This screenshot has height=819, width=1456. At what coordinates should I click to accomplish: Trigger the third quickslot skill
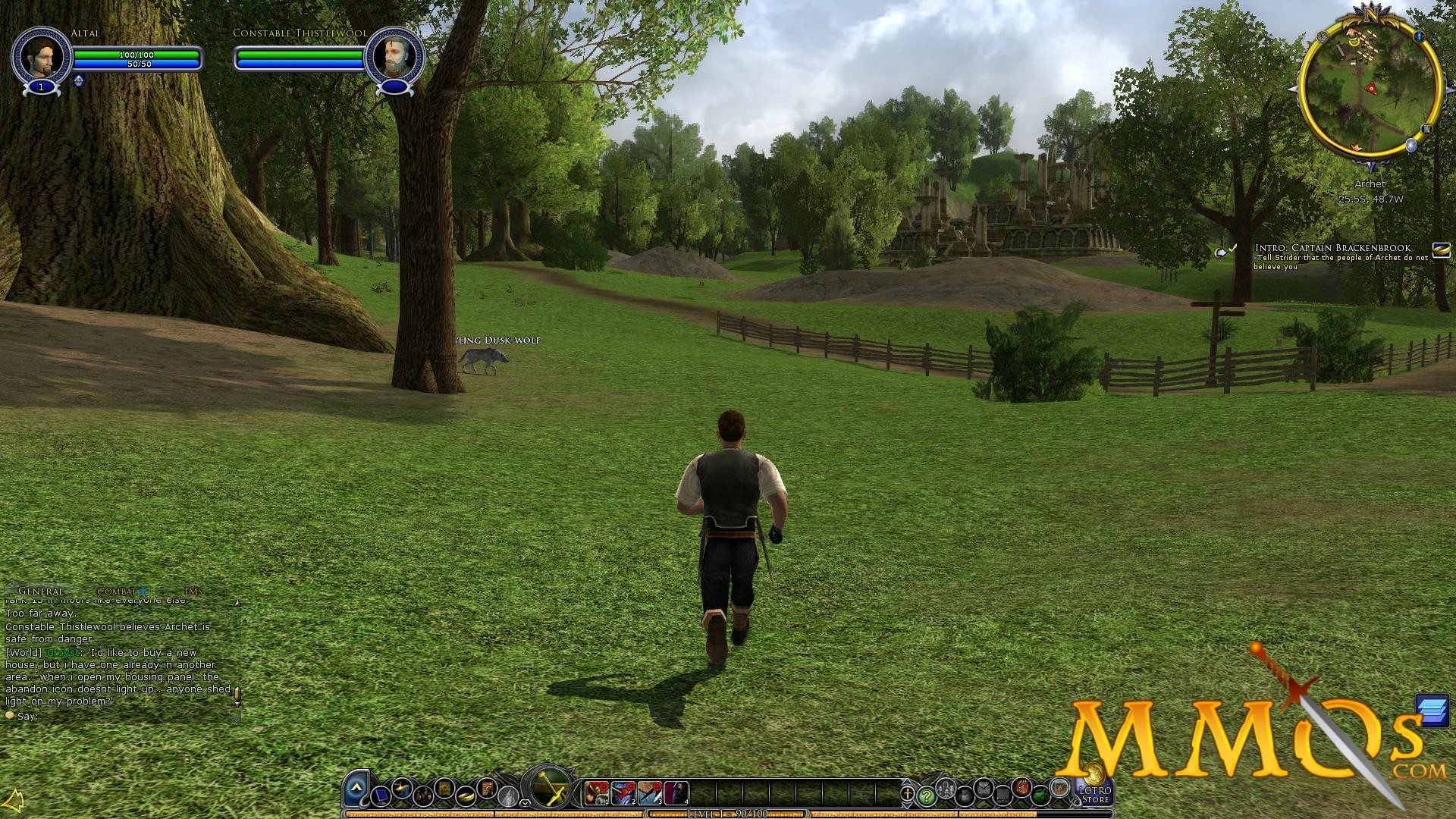(650, 793)
